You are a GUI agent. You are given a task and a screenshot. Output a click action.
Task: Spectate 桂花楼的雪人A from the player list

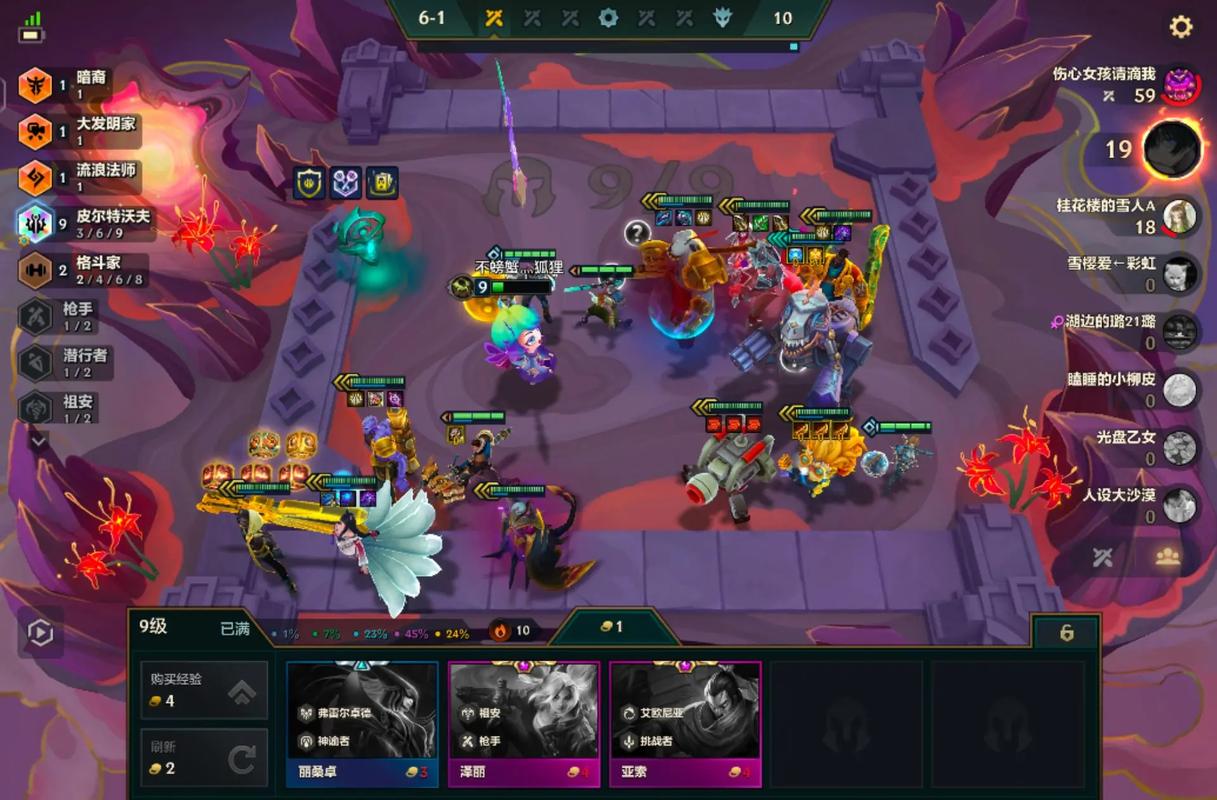(1179, 215)
